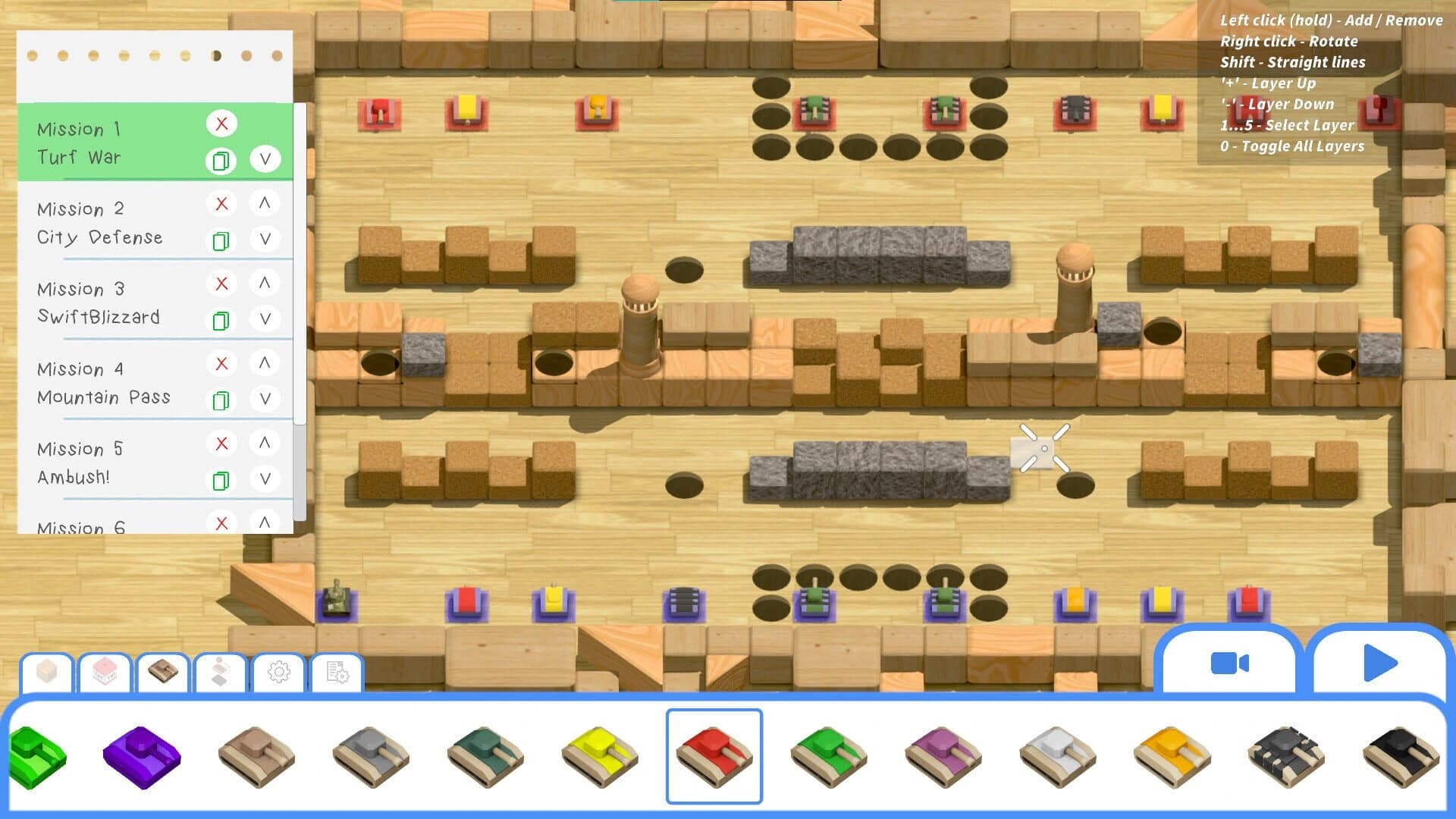Viewport: 1456px width, 819px height.
Task: Open the Settings gear panel
Action: click(279, 670)
